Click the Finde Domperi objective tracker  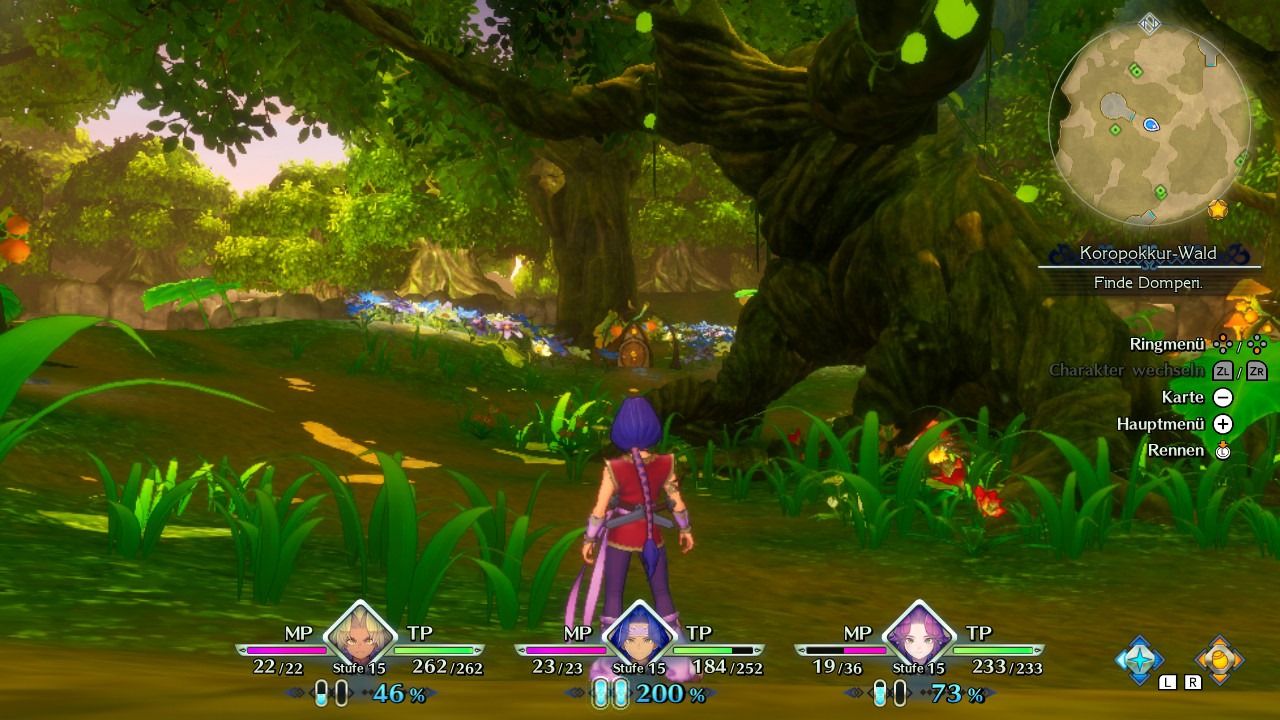point(1148,283)
